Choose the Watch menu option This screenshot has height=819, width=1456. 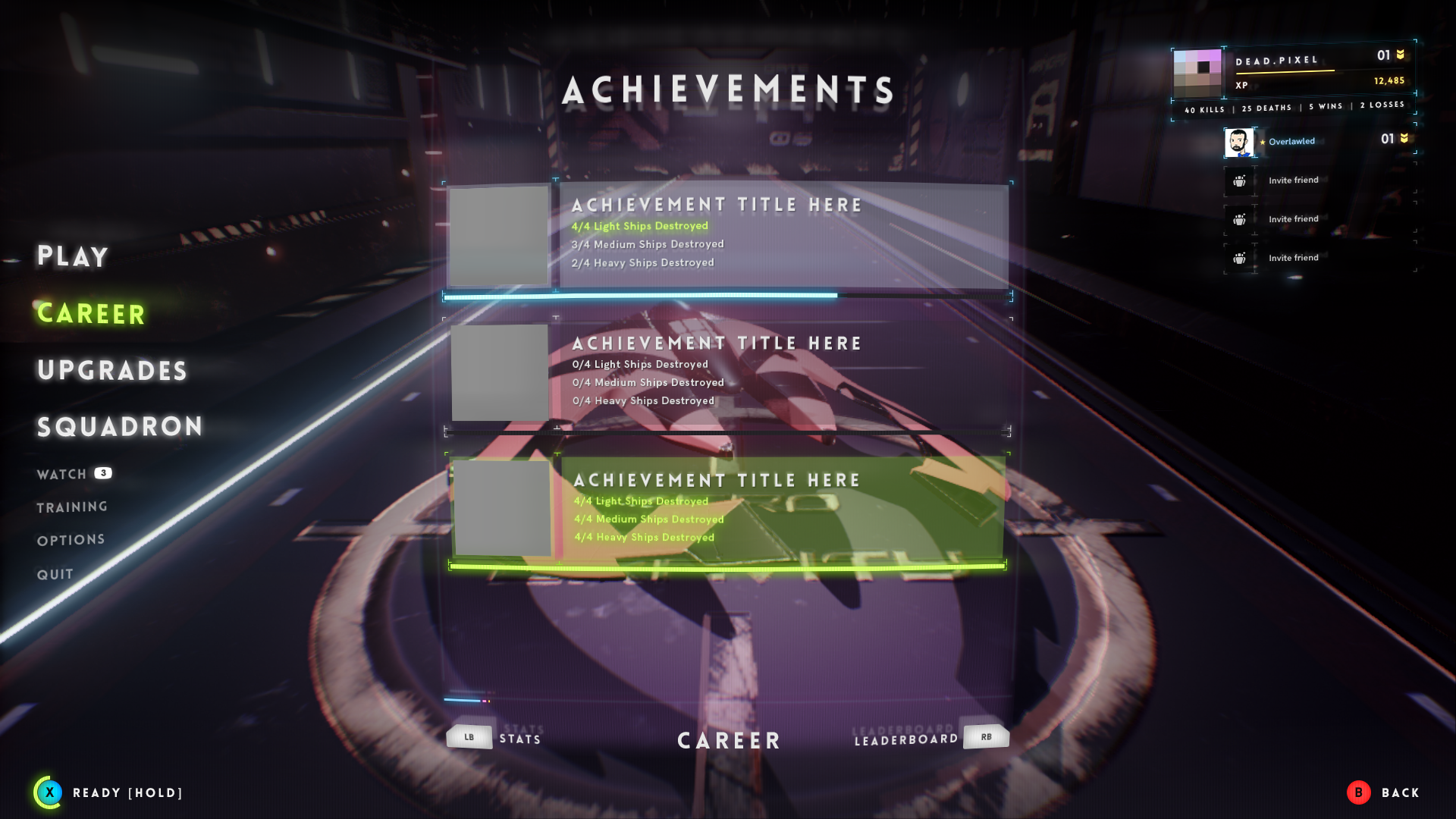coord(62,475)
